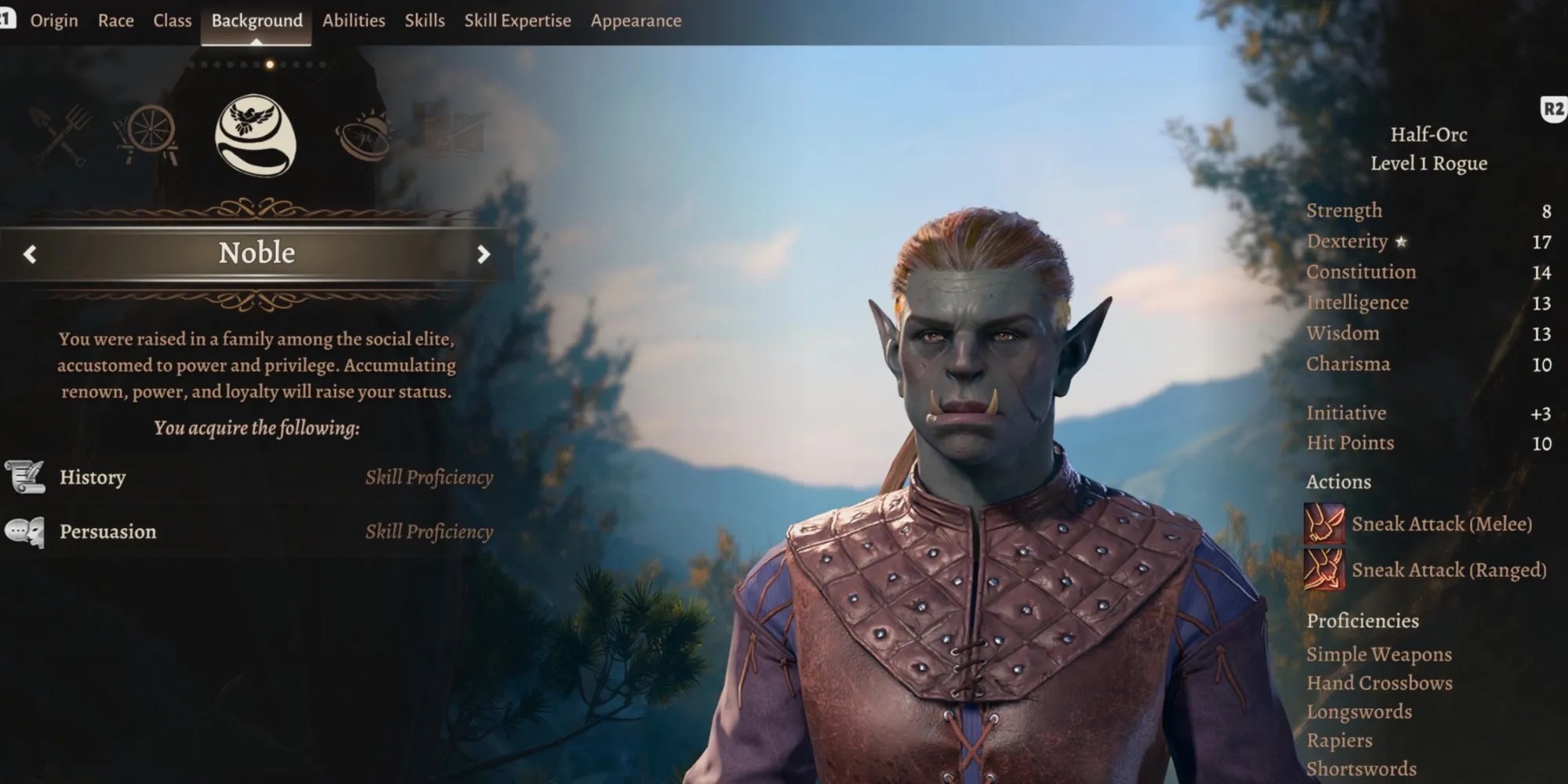Click the left arrow beside Noble
The height and width of the screenshot is (784, 1568).
30,254
